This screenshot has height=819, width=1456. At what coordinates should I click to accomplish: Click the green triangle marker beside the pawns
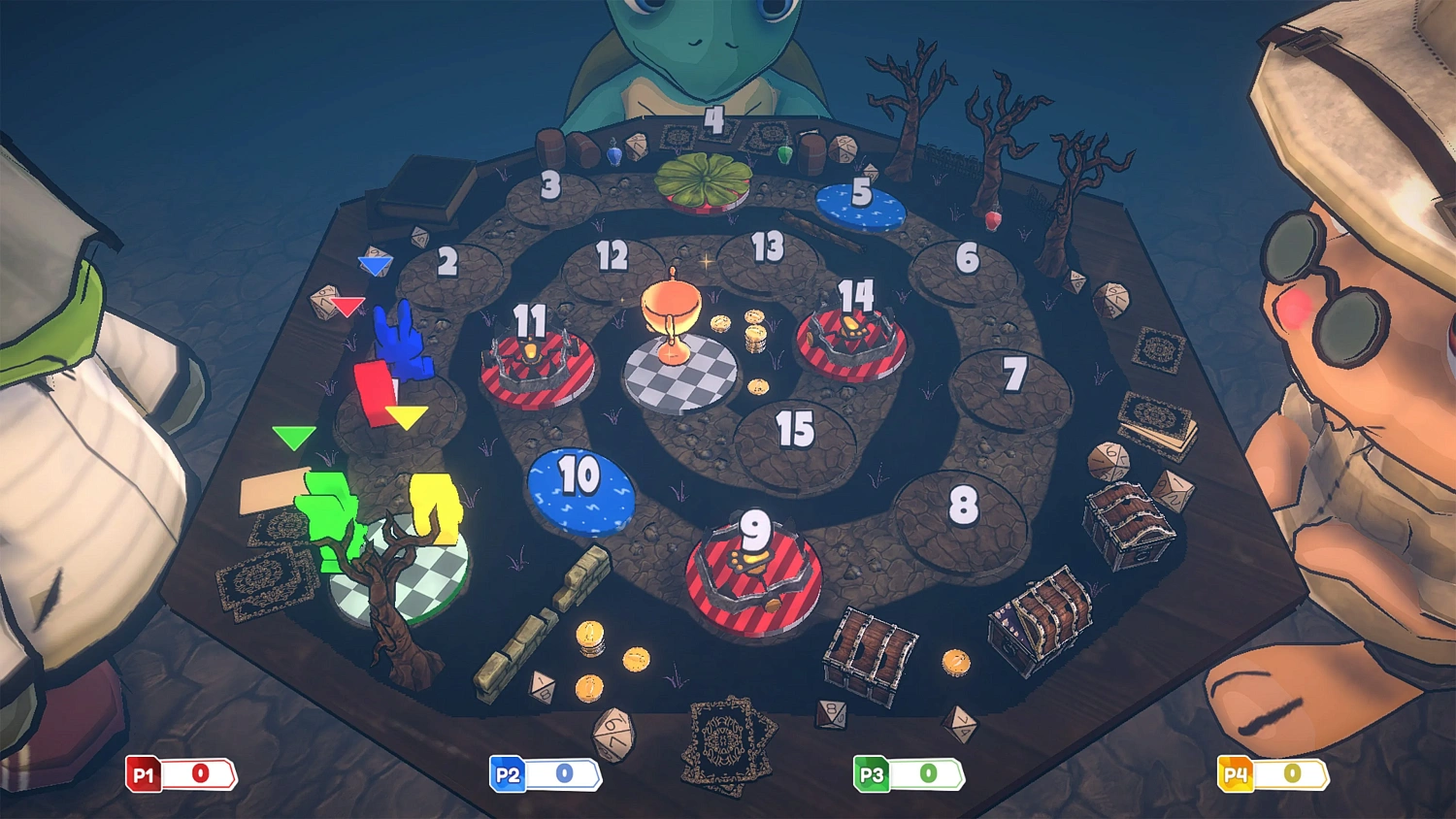point(293,439)
